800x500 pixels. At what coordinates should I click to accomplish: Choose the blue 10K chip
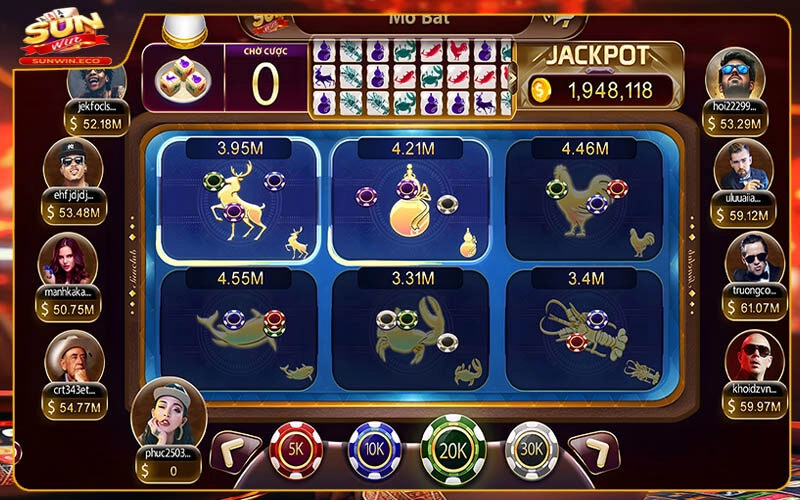(373, 451)
